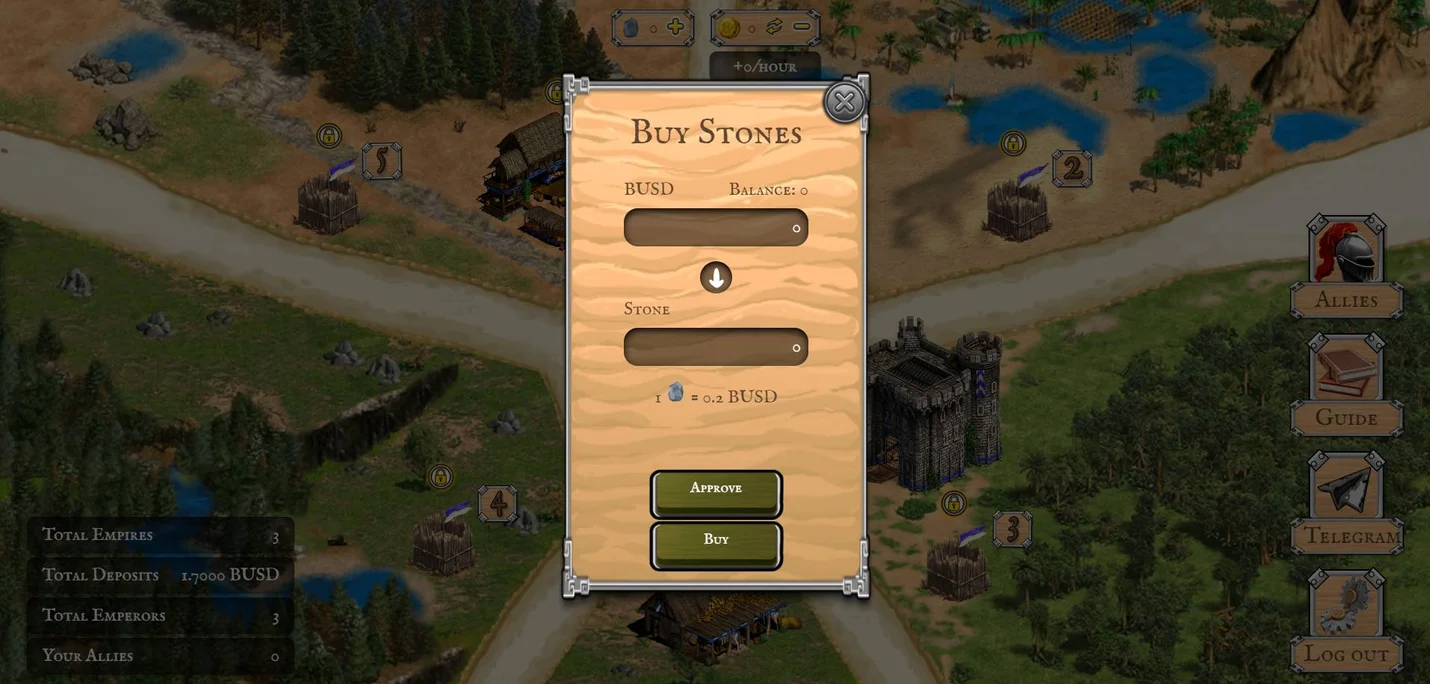Screen dimensions: 1430x684
Task: Click the down arrow swap icon
Action: pyautogui.click(x=716, y=277)
